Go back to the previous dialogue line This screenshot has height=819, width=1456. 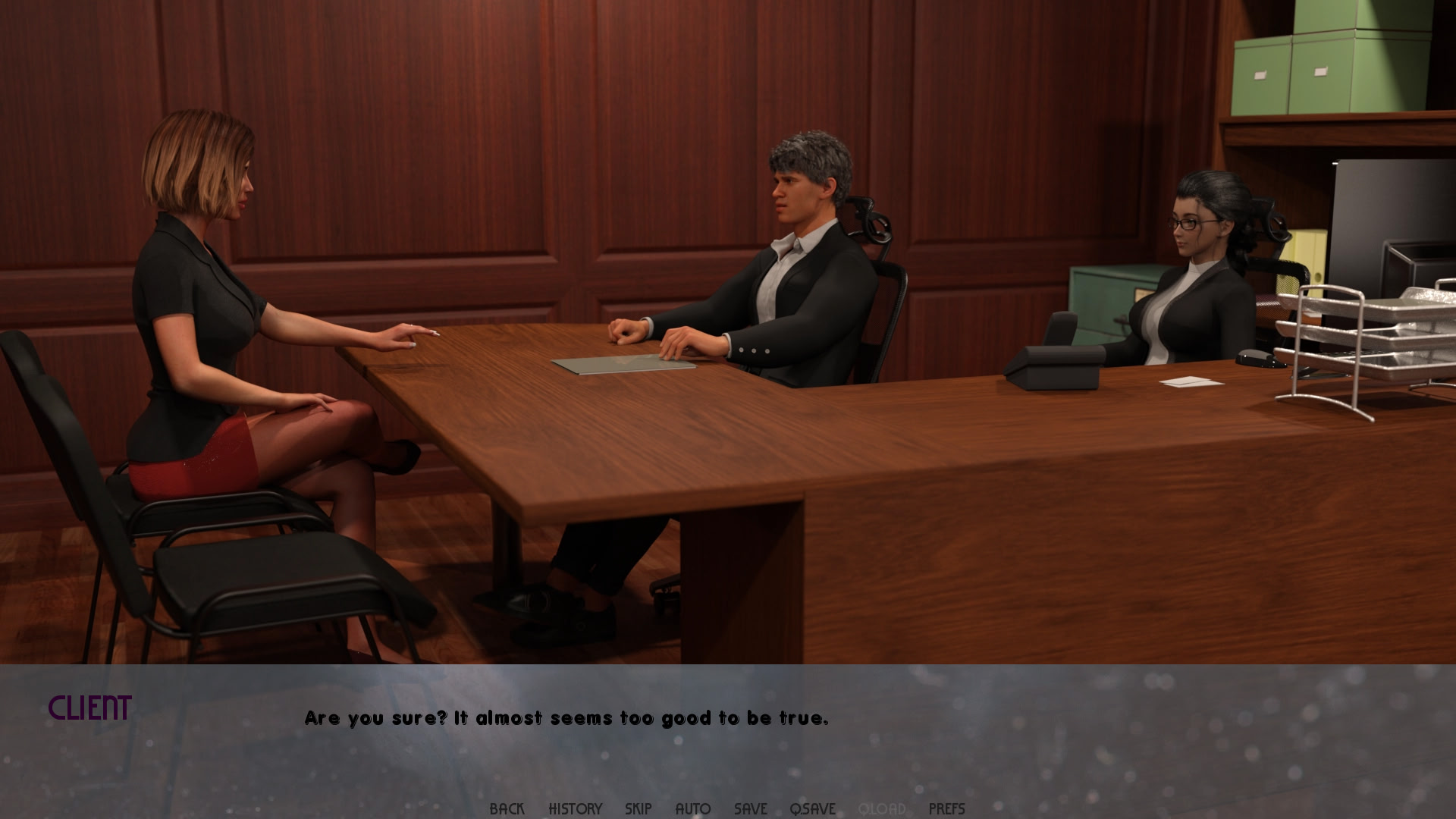[507, 808]
